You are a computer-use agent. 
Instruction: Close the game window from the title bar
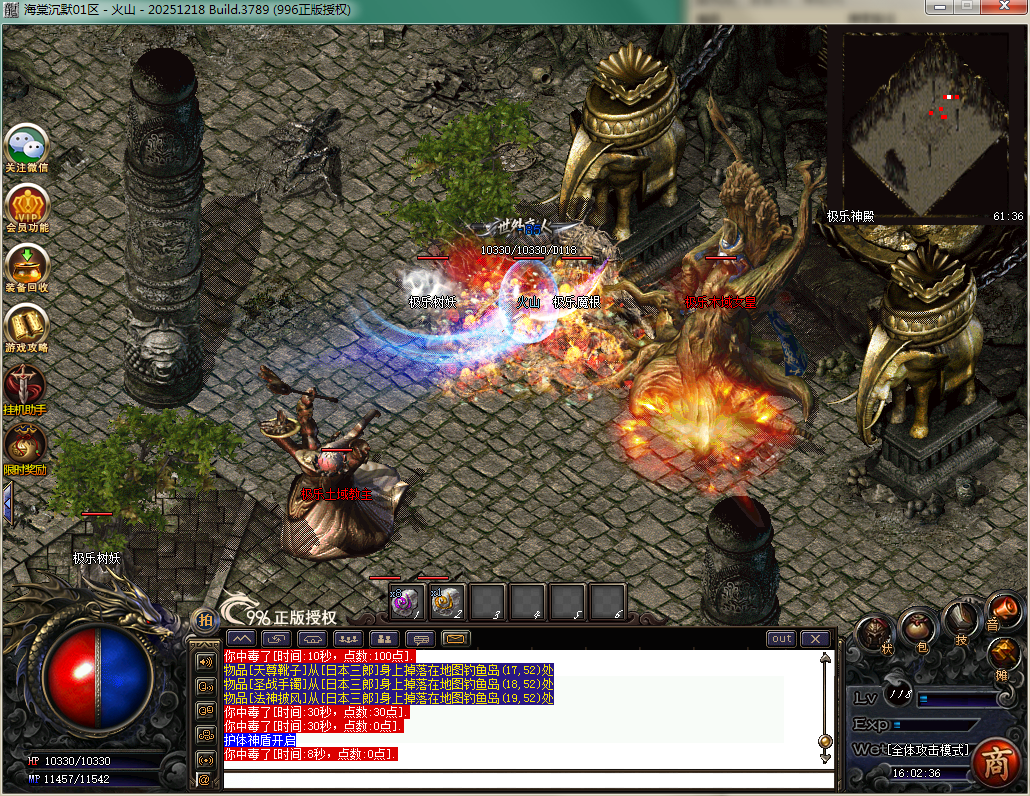(x=1004, y=8)
